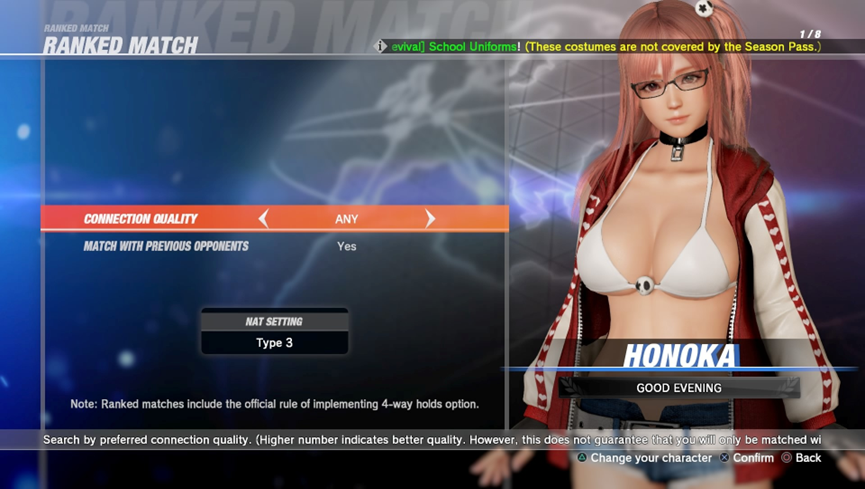Select the Connection Quality row
Screen dimensions: 865x489
(x=141, y=219)
